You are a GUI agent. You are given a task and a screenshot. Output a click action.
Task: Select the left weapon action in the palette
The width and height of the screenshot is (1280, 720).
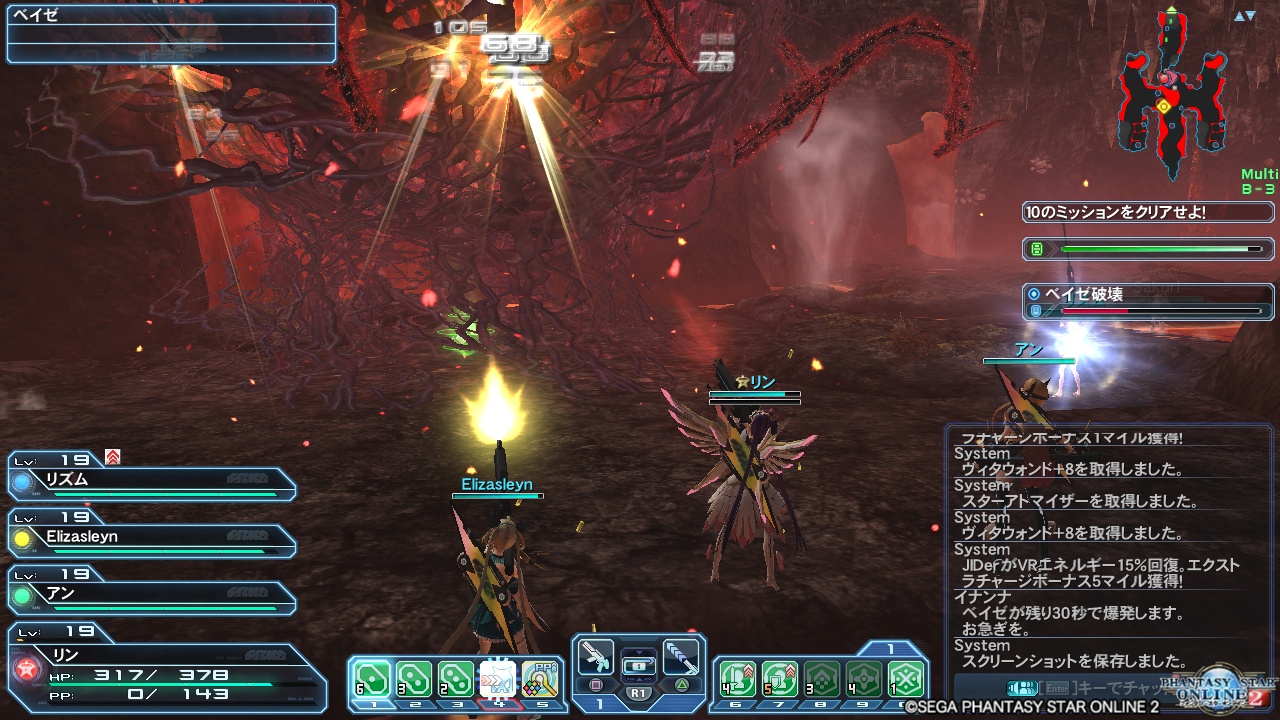(596, 658)
